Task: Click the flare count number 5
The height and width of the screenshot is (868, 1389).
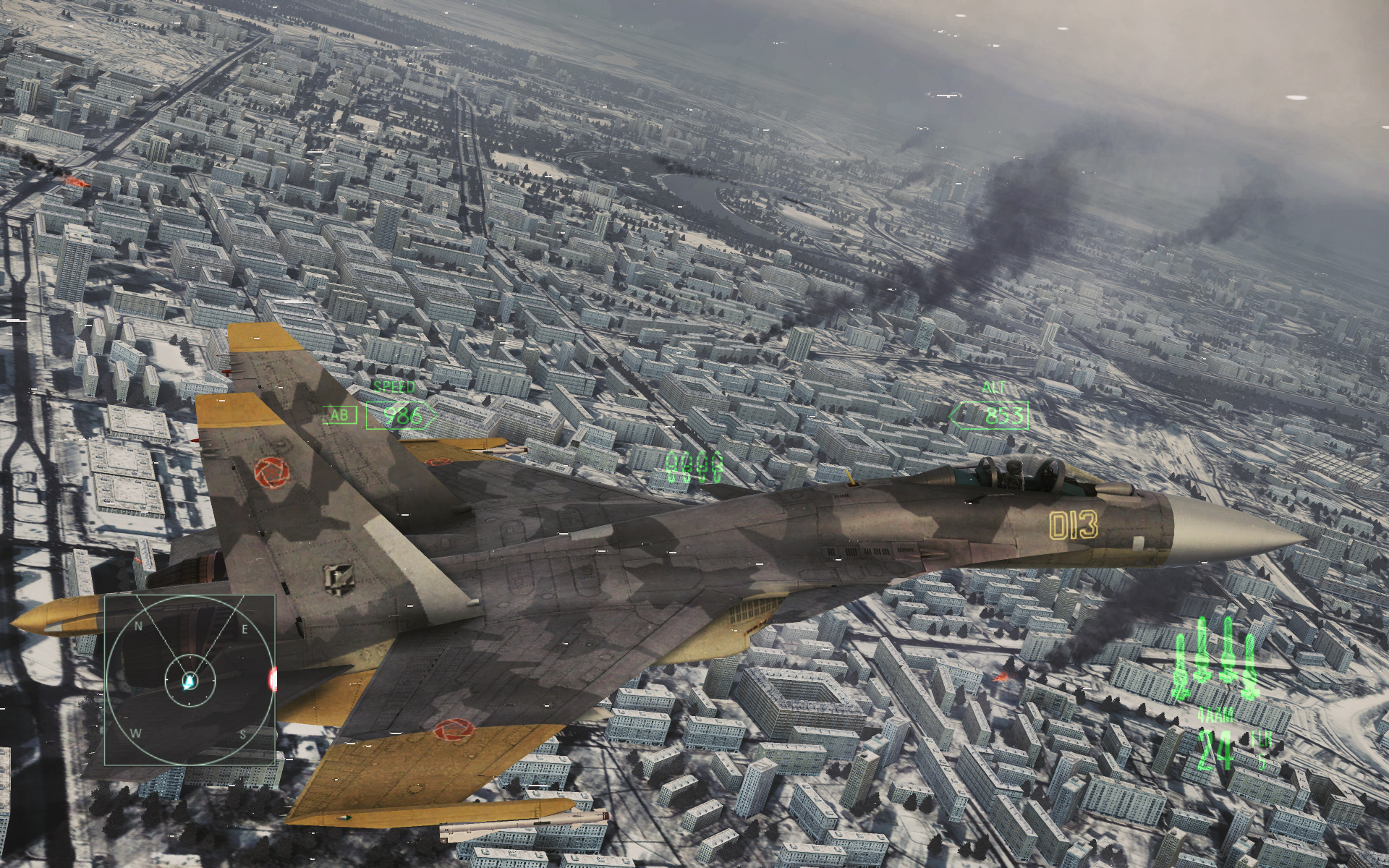Action: tap(1262, 759)
